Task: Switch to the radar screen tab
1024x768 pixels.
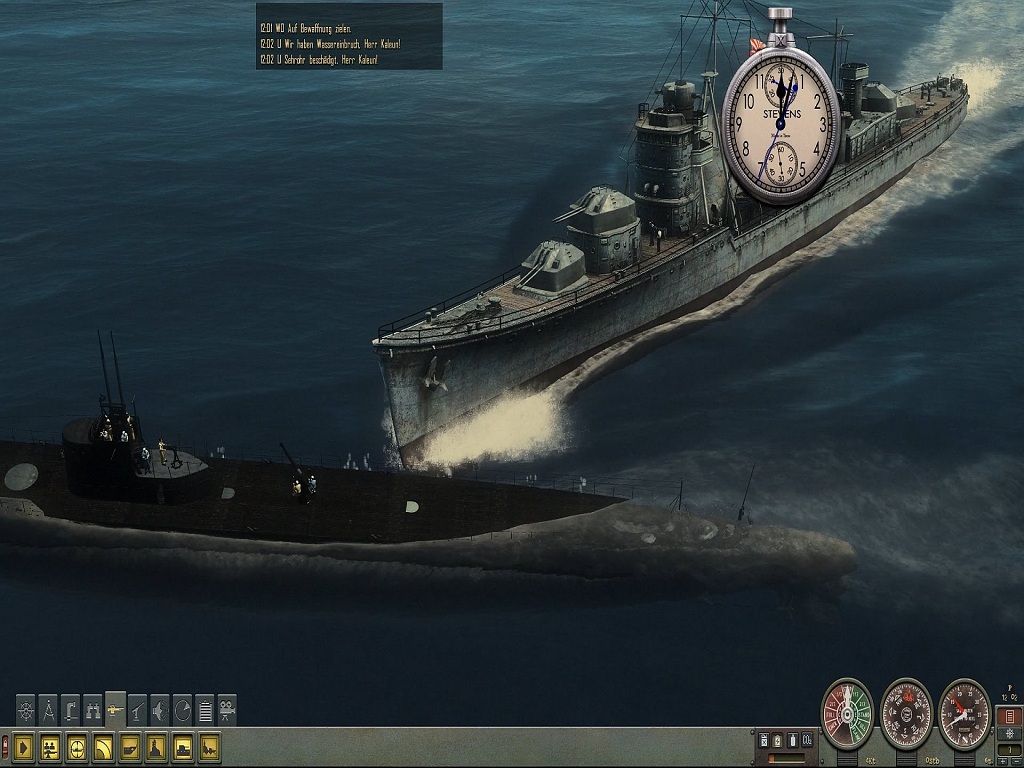Action: pyautogui.click(x=182, y=710)
